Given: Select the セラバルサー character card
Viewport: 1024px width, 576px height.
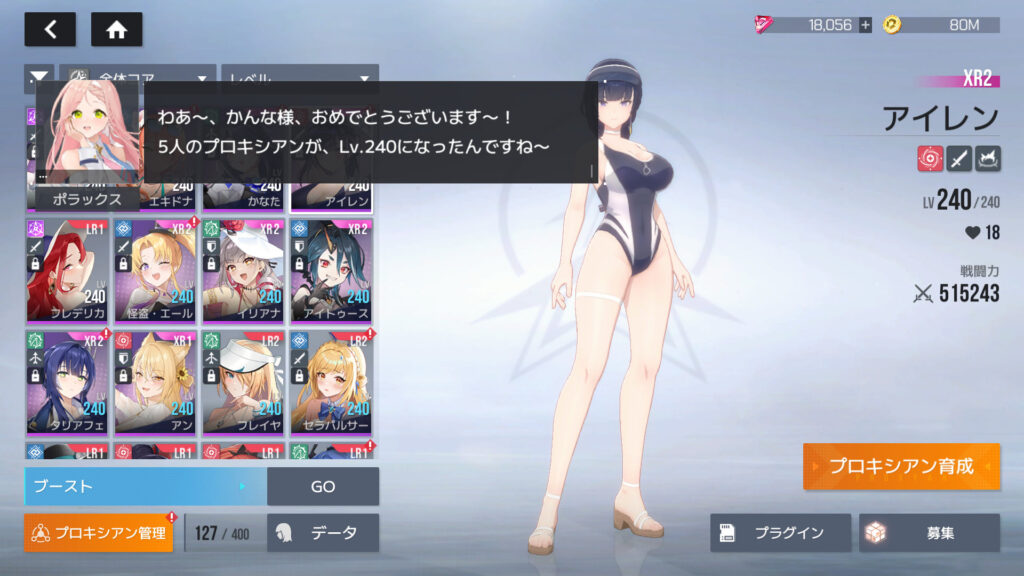Looking at the screenshot, I should click(x=331, y=381).
